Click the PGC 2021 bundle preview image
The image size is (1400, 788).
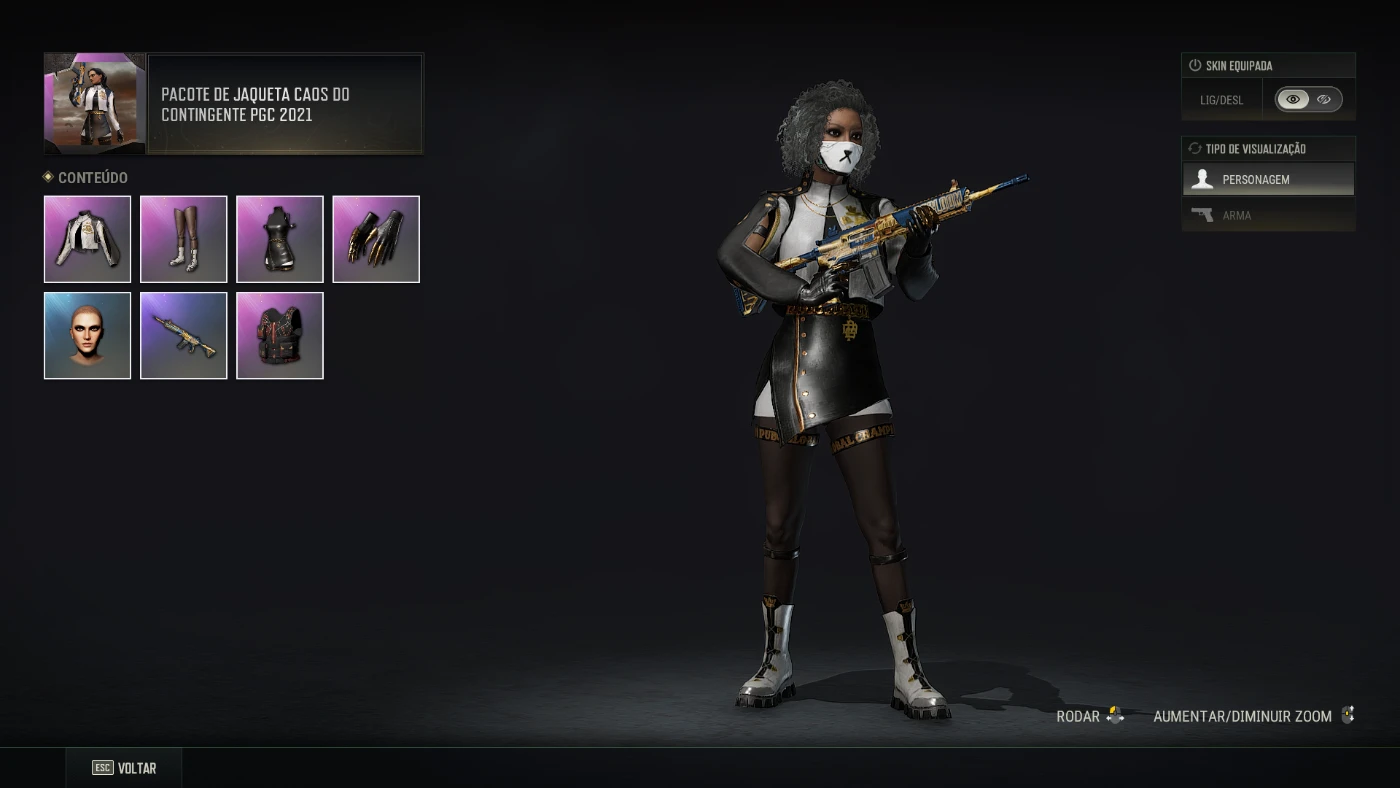click(x=95, y=104)
